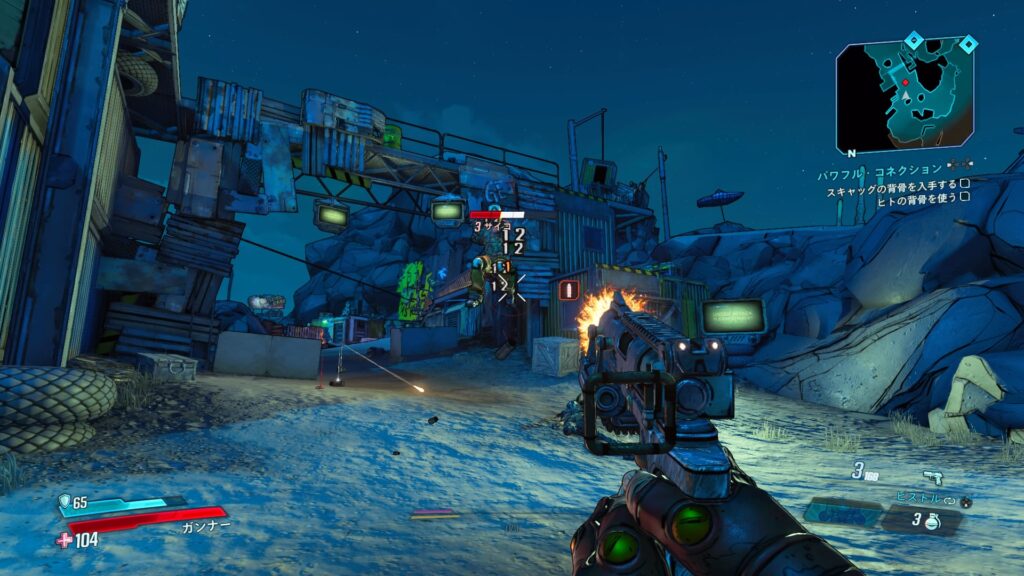Viewport: 1024px width, 576px height.
Task: Click the equipped pistol weapon icon
Action: coord(933,475)
